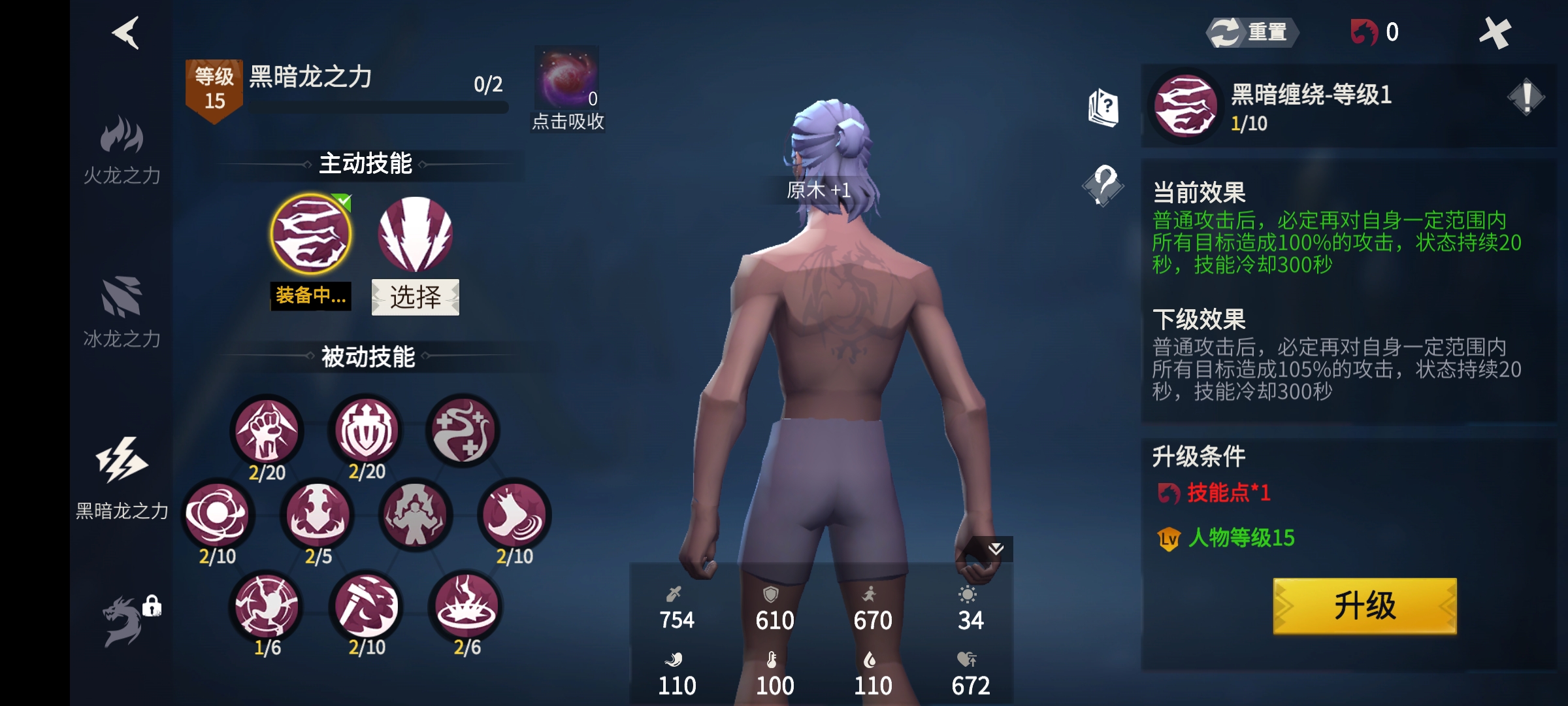Screen dimensions: 1568x706
Task: Go back using the arrow button
Action: pyautogui.click(x=125, y=33)
